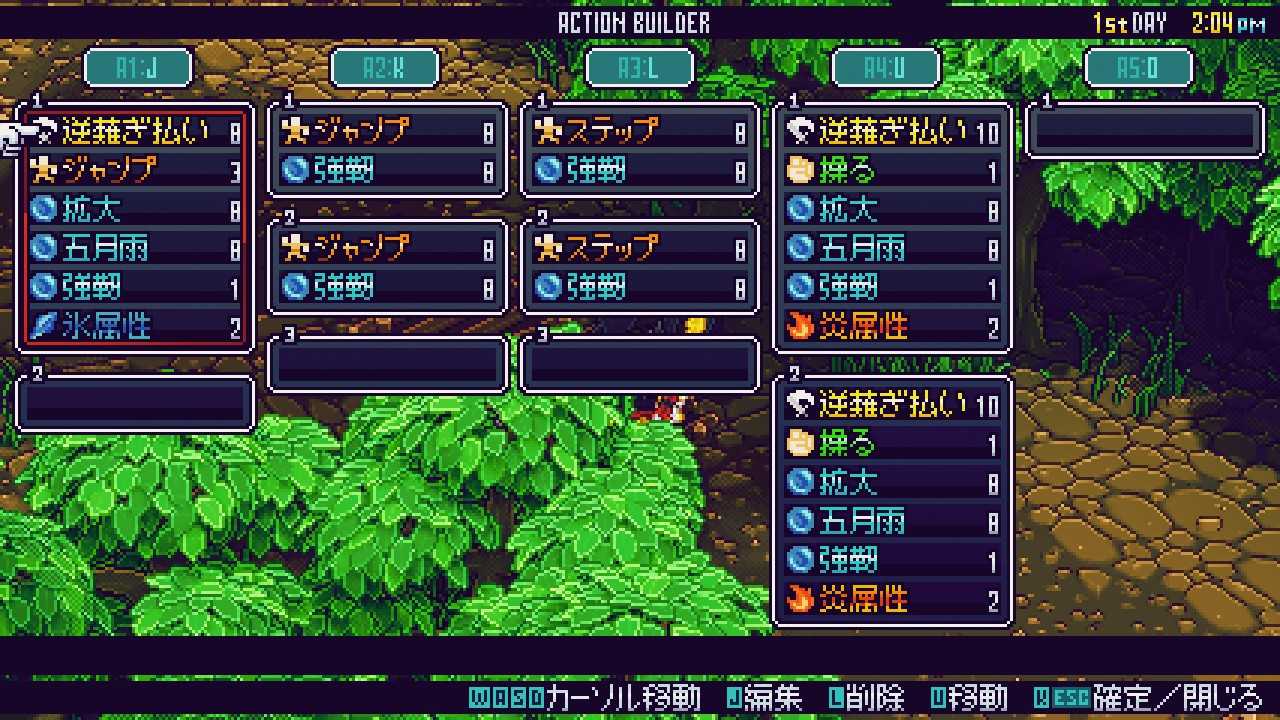This screenshot has width=1280, height=720.
Task: Select ステップ in A3:L slot 1
Action: tap(640, 131)
